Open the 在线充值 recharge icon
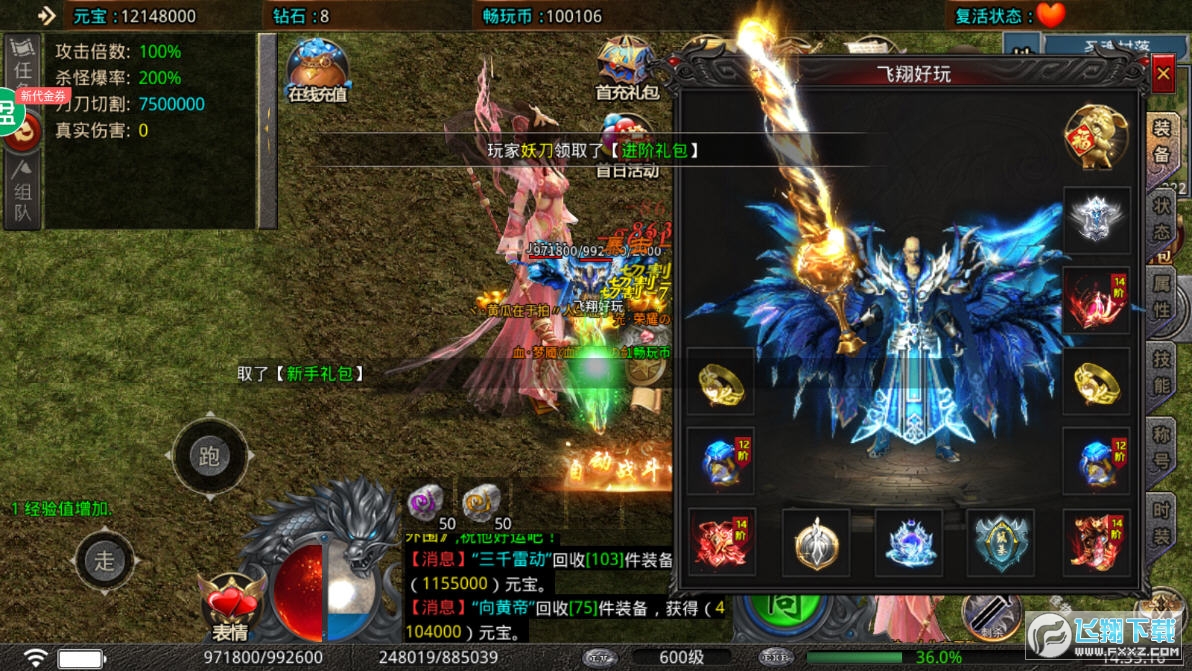Image resolution: width=1192 pixels, height=671 pixels. 317,71
